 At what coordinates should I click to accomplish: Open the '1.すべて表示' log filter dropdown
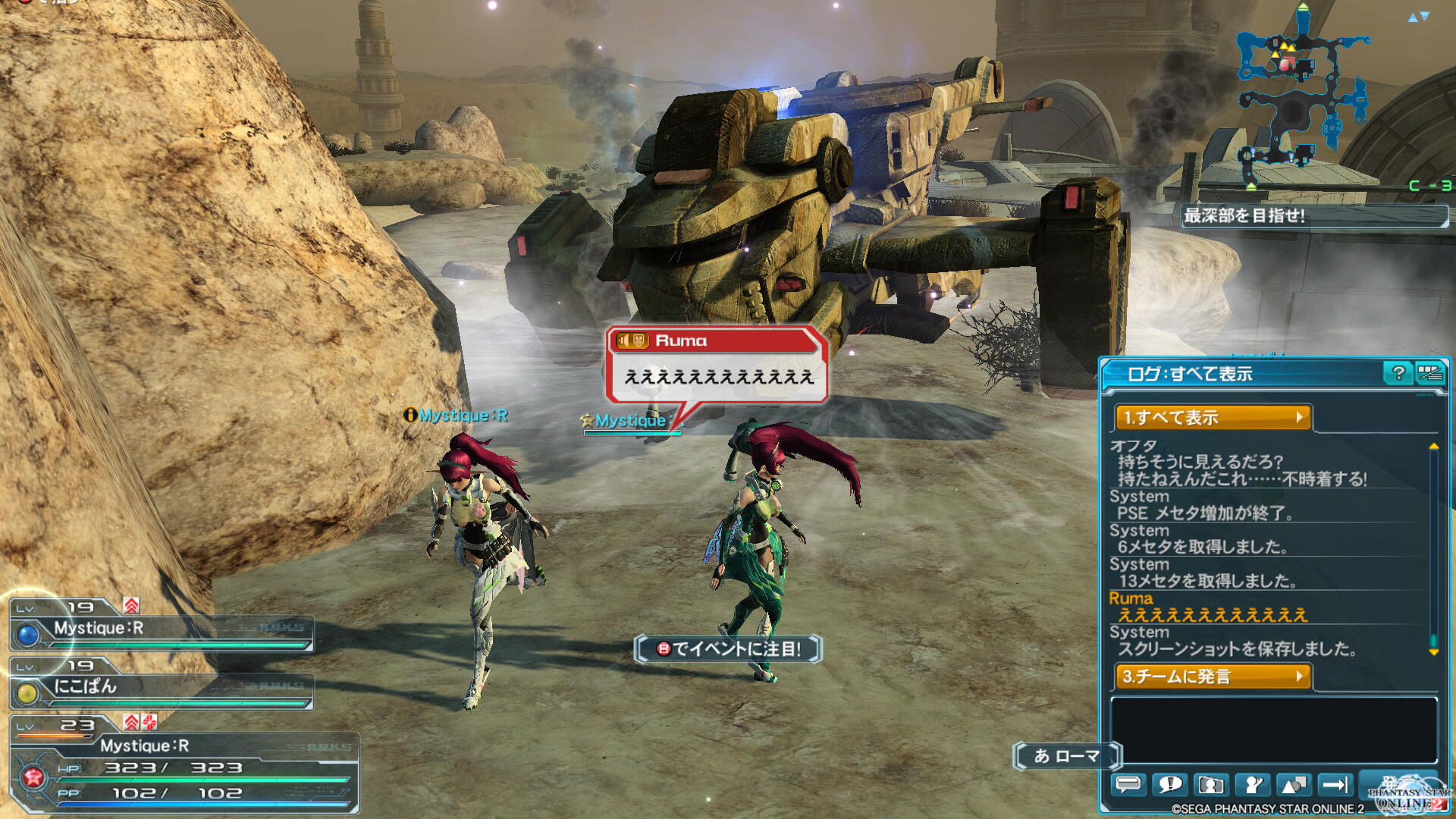1213,417
